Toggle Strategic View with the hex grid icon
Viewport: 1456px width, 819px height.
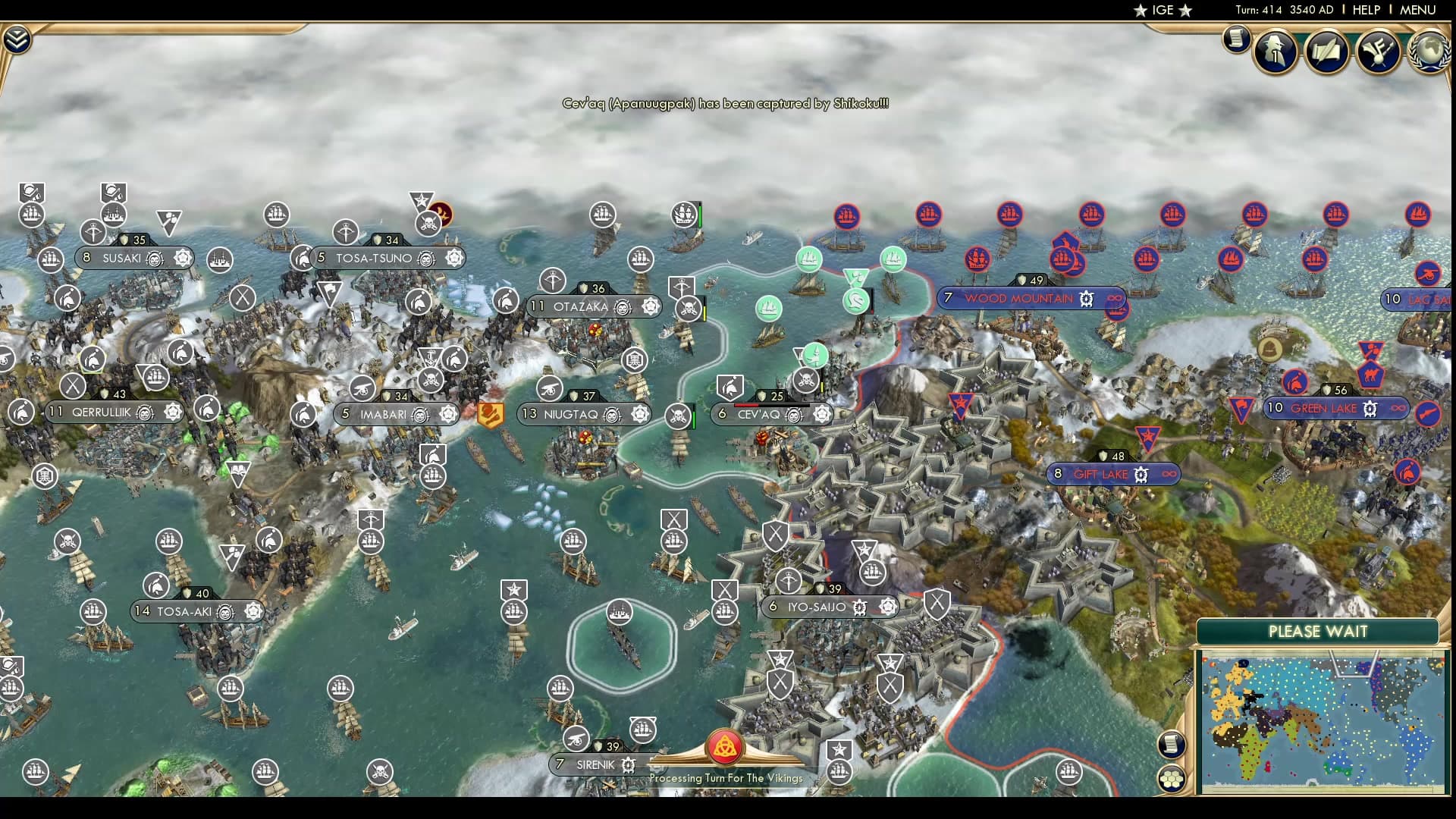pos(1172,778)
